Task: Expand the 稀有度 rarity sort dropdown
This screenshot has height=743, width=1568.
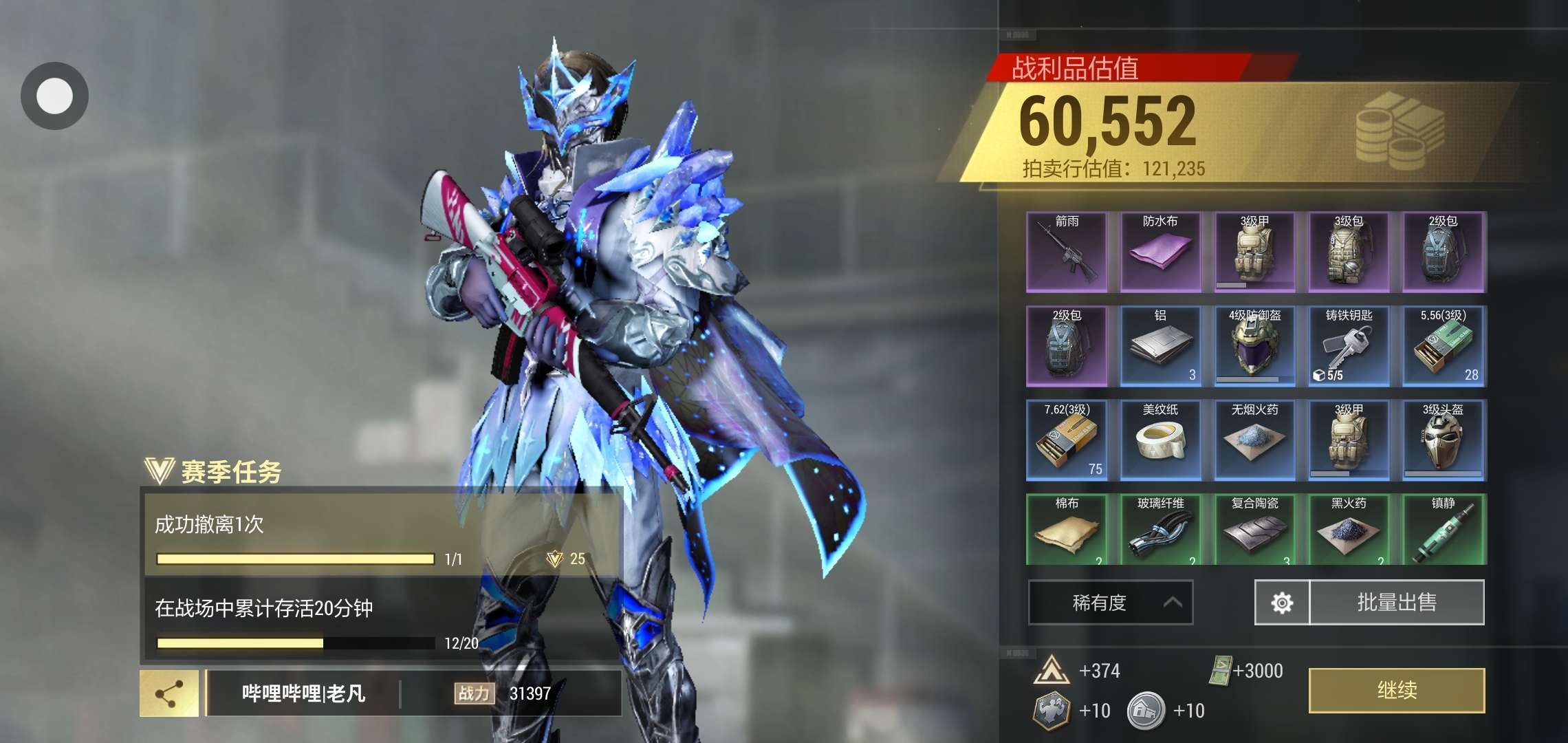Action: (x=1110, y=603)
